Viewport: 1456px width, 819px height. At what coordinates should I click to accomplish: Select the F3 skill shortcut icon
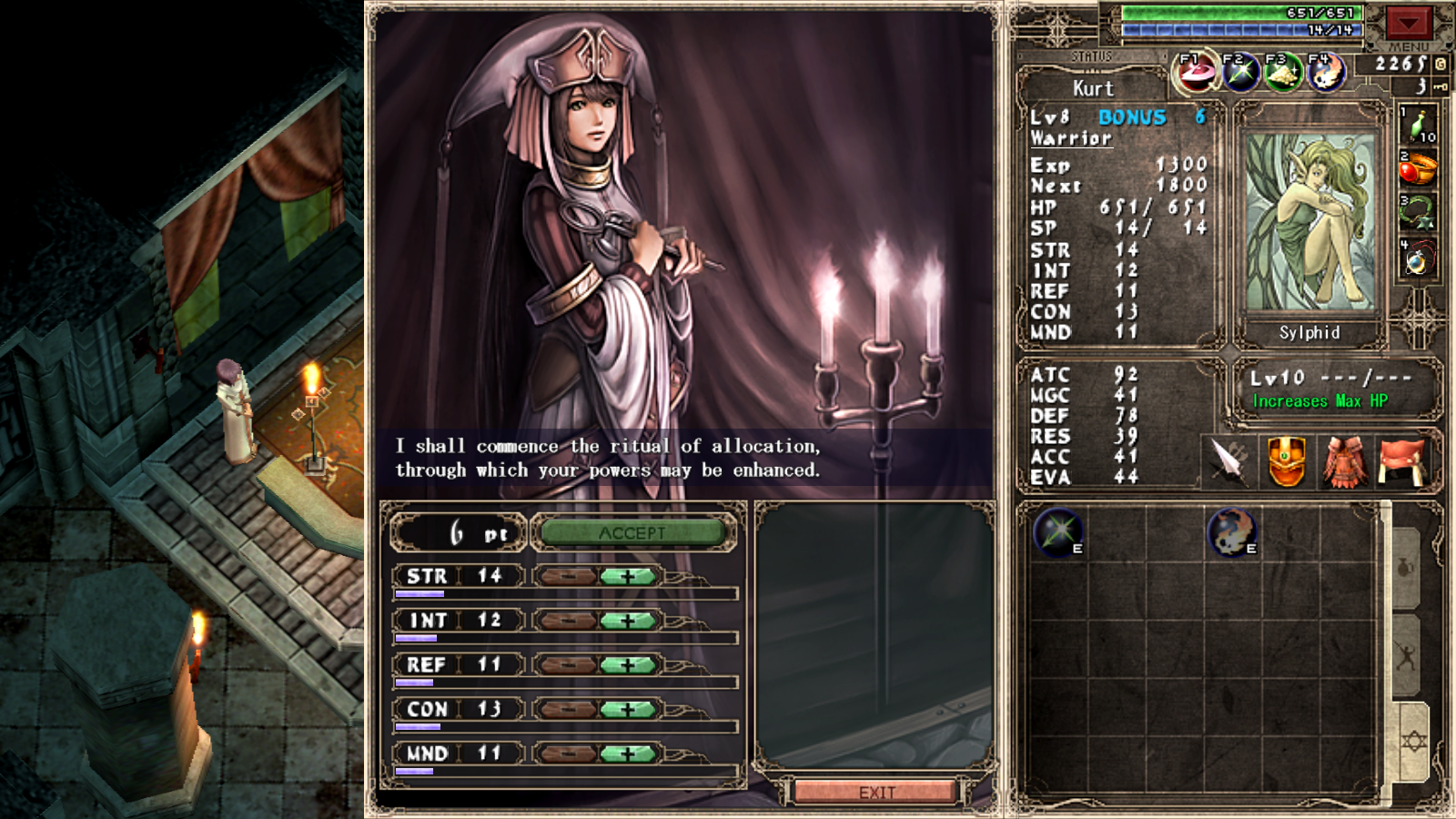1283,73
